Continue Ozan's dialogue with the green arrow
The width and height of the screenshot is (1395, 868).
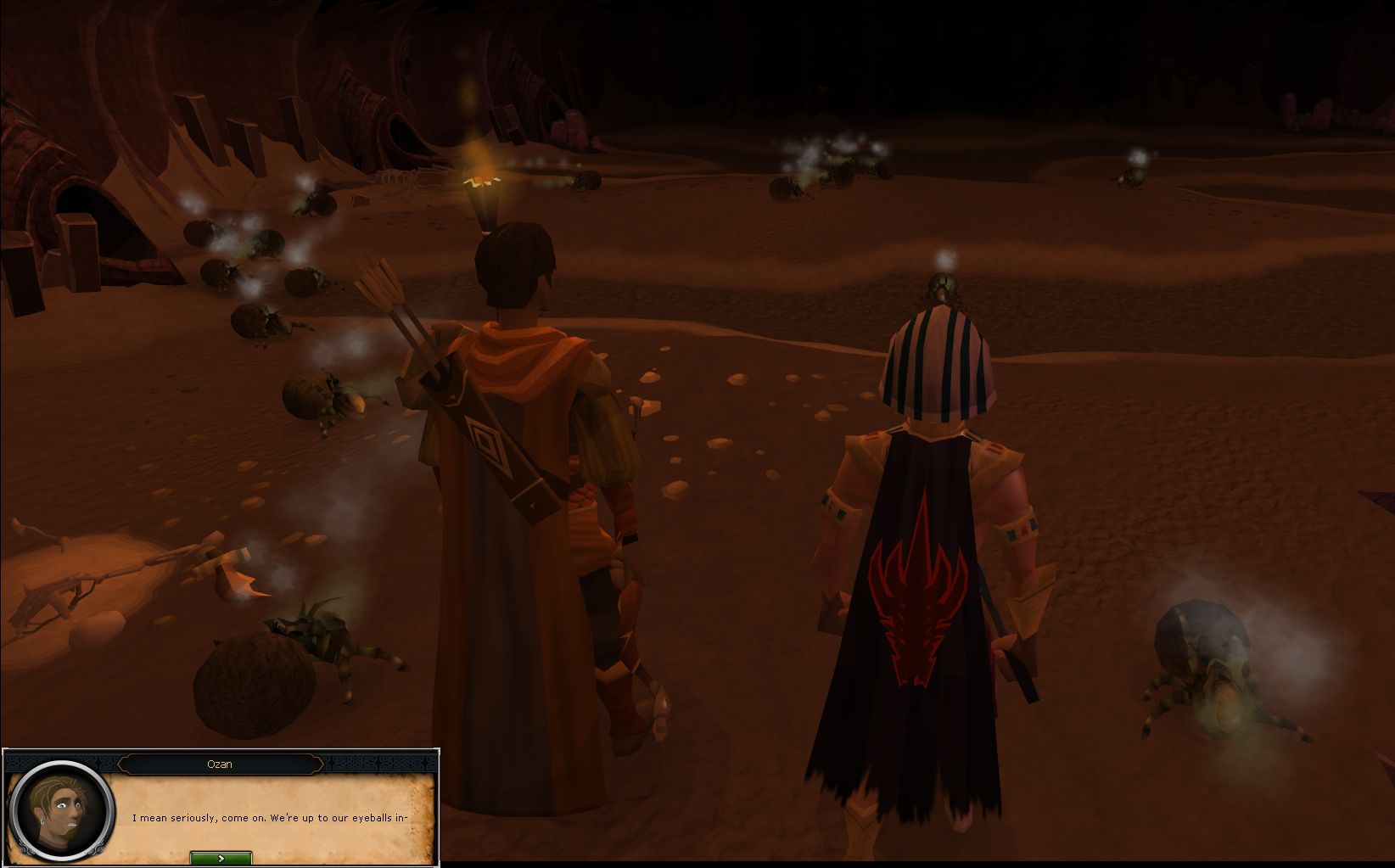point(221,858)
